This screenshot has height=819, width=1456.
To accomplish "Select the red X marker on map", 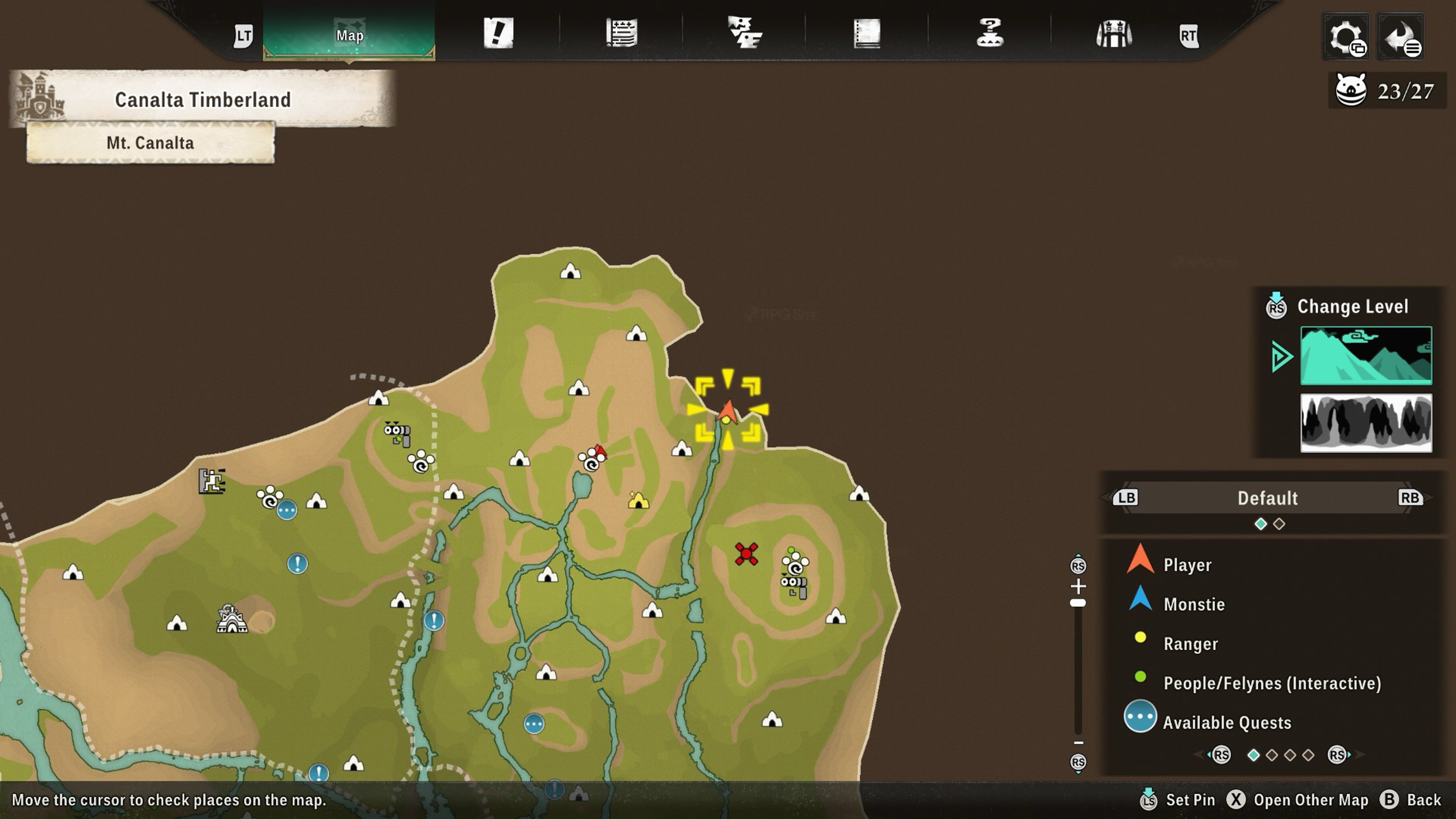I will (x=746, y=554).
